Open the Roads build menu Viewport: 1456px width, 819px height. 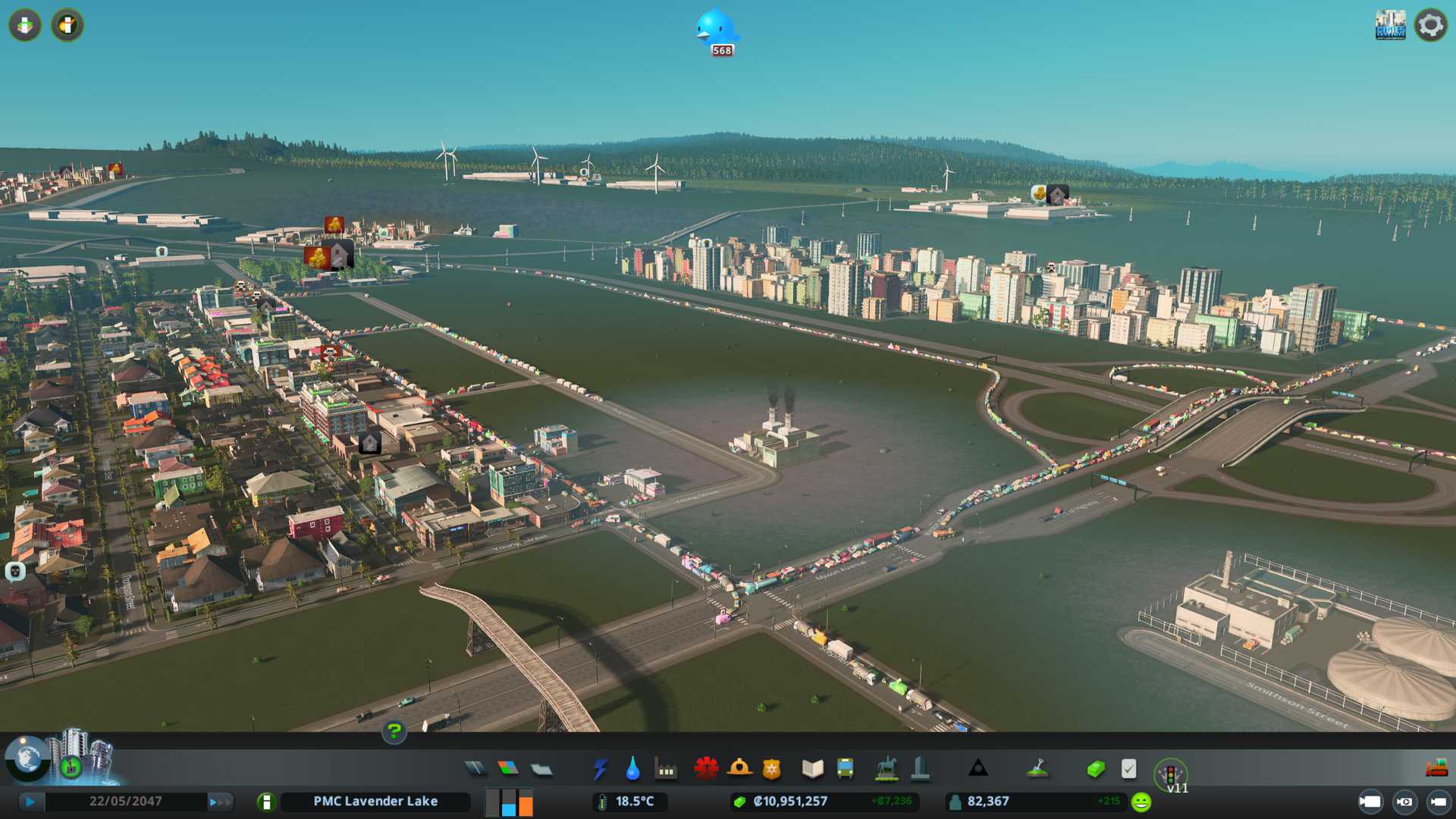point(475,769)
